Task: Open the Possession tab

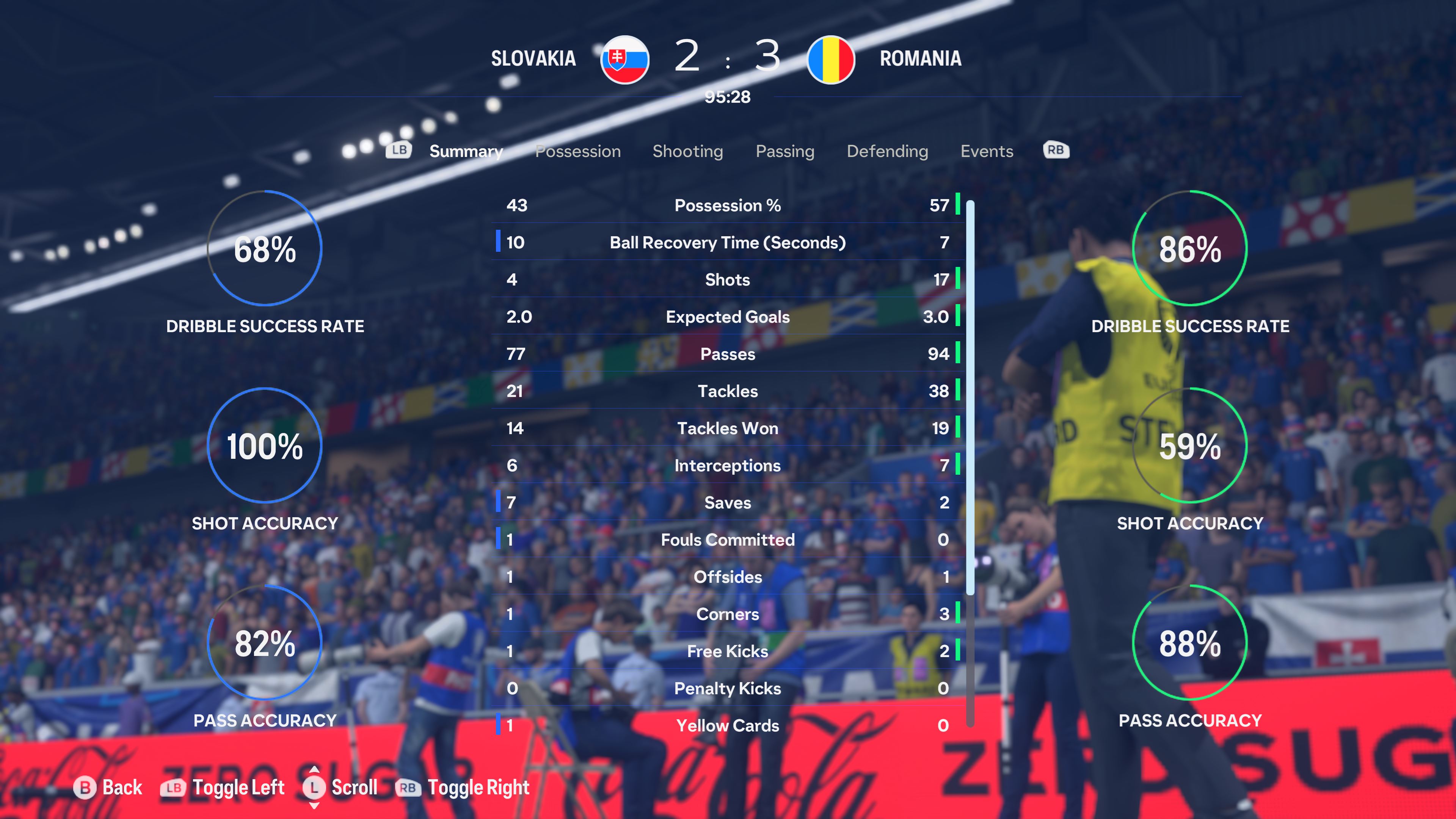Action: click(577, 151)
